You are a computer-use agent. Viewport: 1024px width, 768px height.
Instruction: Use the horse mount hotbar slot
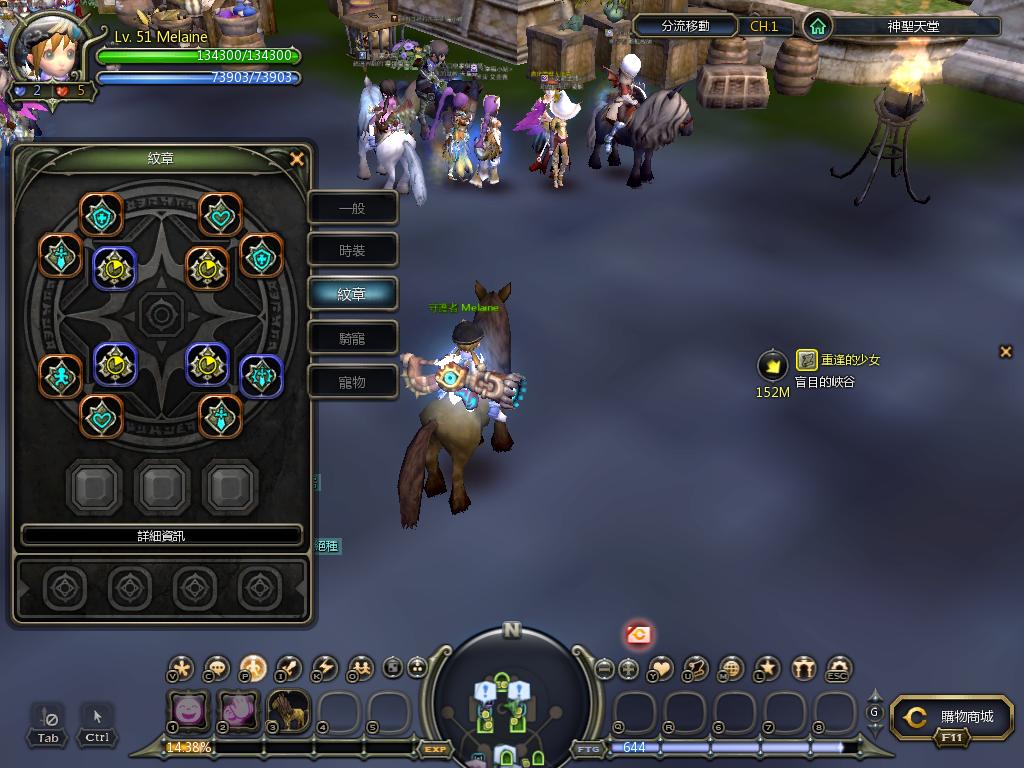[x=288, y=711]
